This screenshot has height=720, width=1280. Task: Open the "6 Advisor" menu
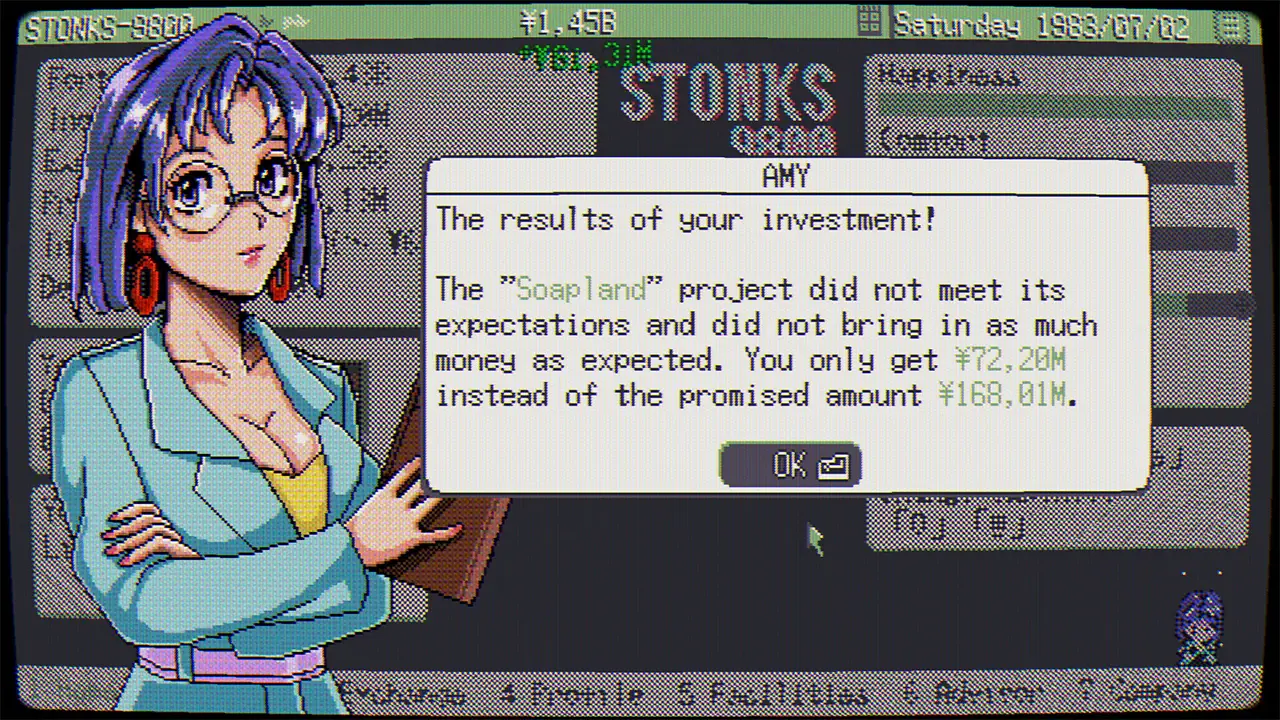[x=965, y=693]
